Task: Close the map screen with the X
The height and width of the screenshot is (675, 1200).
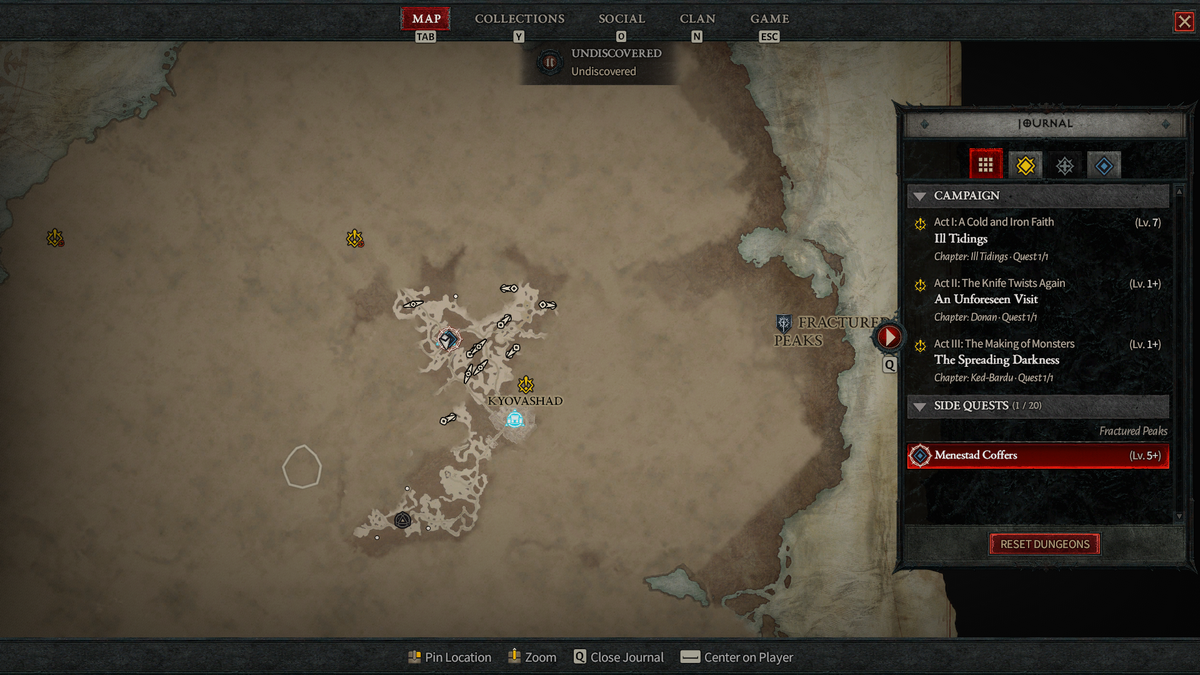Action: [1184, 22]
